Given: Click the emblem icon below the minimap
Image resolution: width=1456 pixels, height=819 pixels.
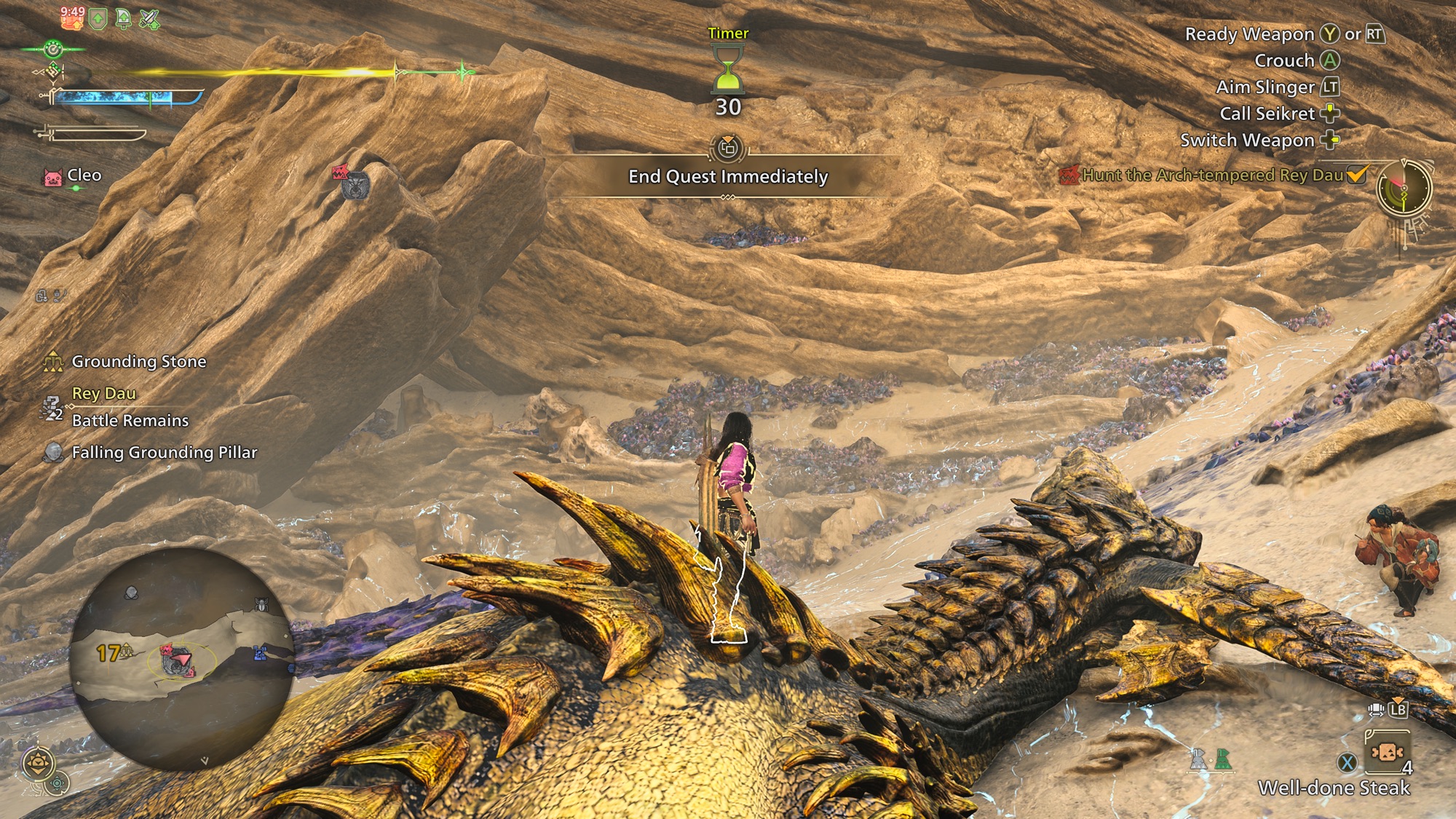Looking at the screenshot, I should (38, 764).
